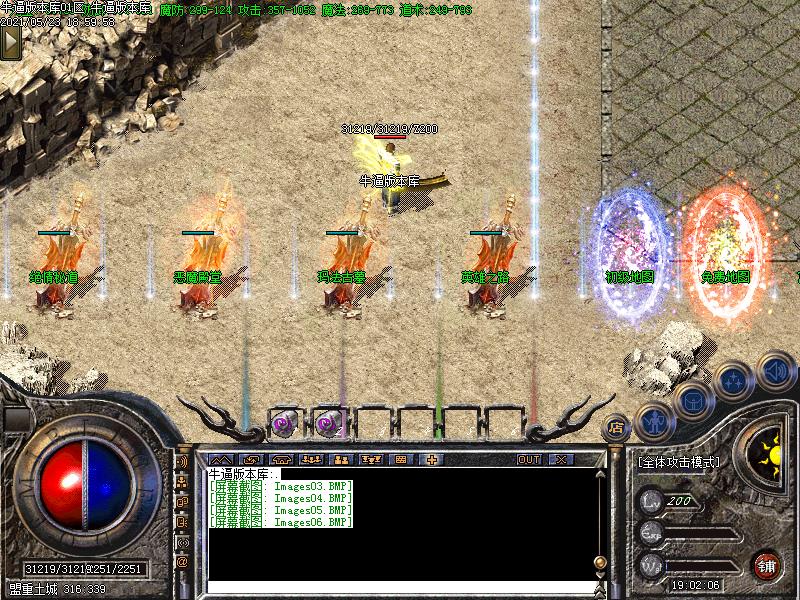Open the shop via the 店 button
This screenshot has width=800, height=600.
point(618,427)
